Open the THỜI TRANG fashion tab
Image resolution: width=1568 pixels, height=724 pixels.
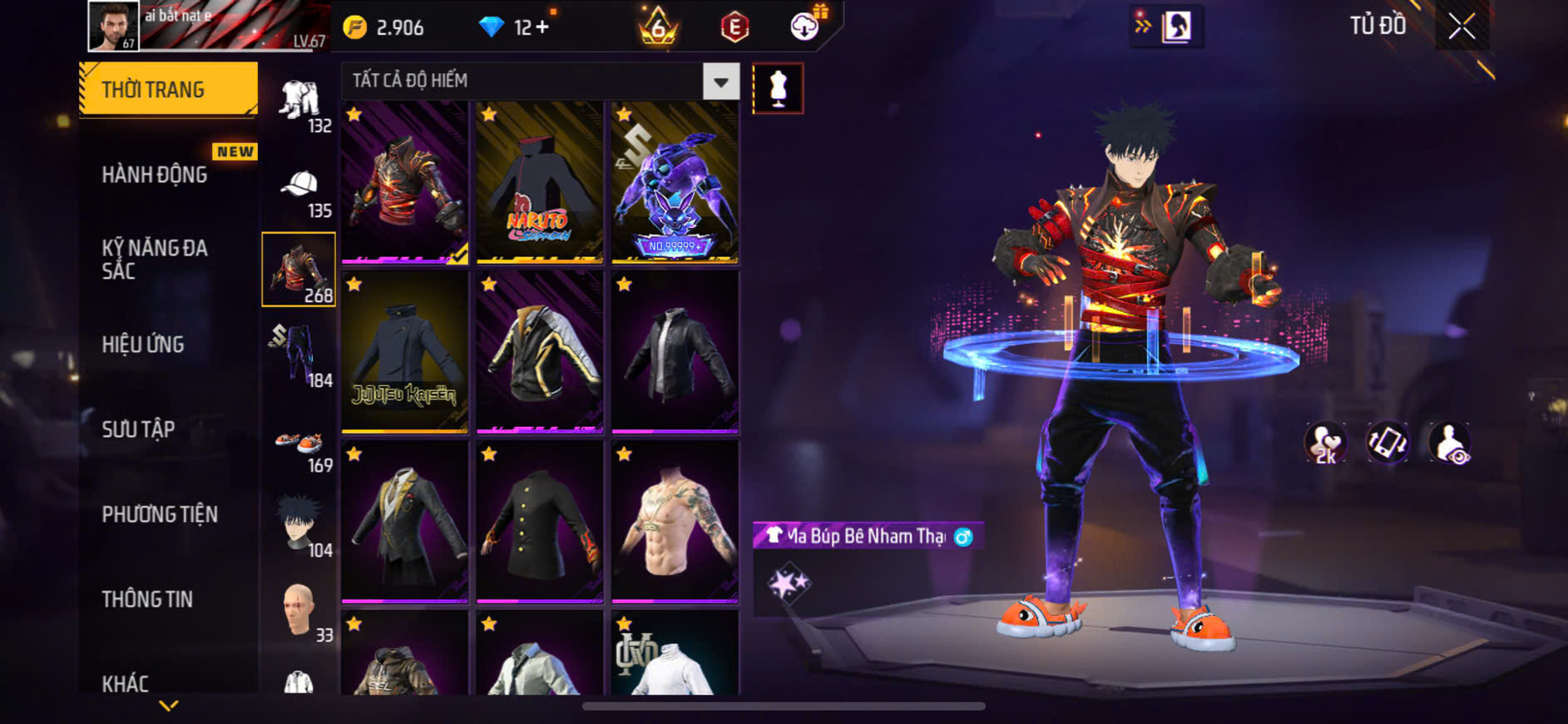(x=168, y=89)
